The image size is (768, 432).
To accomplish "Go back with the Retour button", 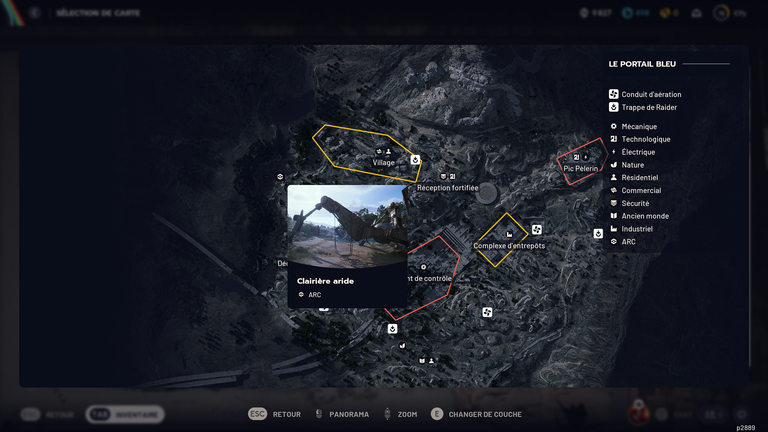I will pyautogui.click(x=275, y=414).
